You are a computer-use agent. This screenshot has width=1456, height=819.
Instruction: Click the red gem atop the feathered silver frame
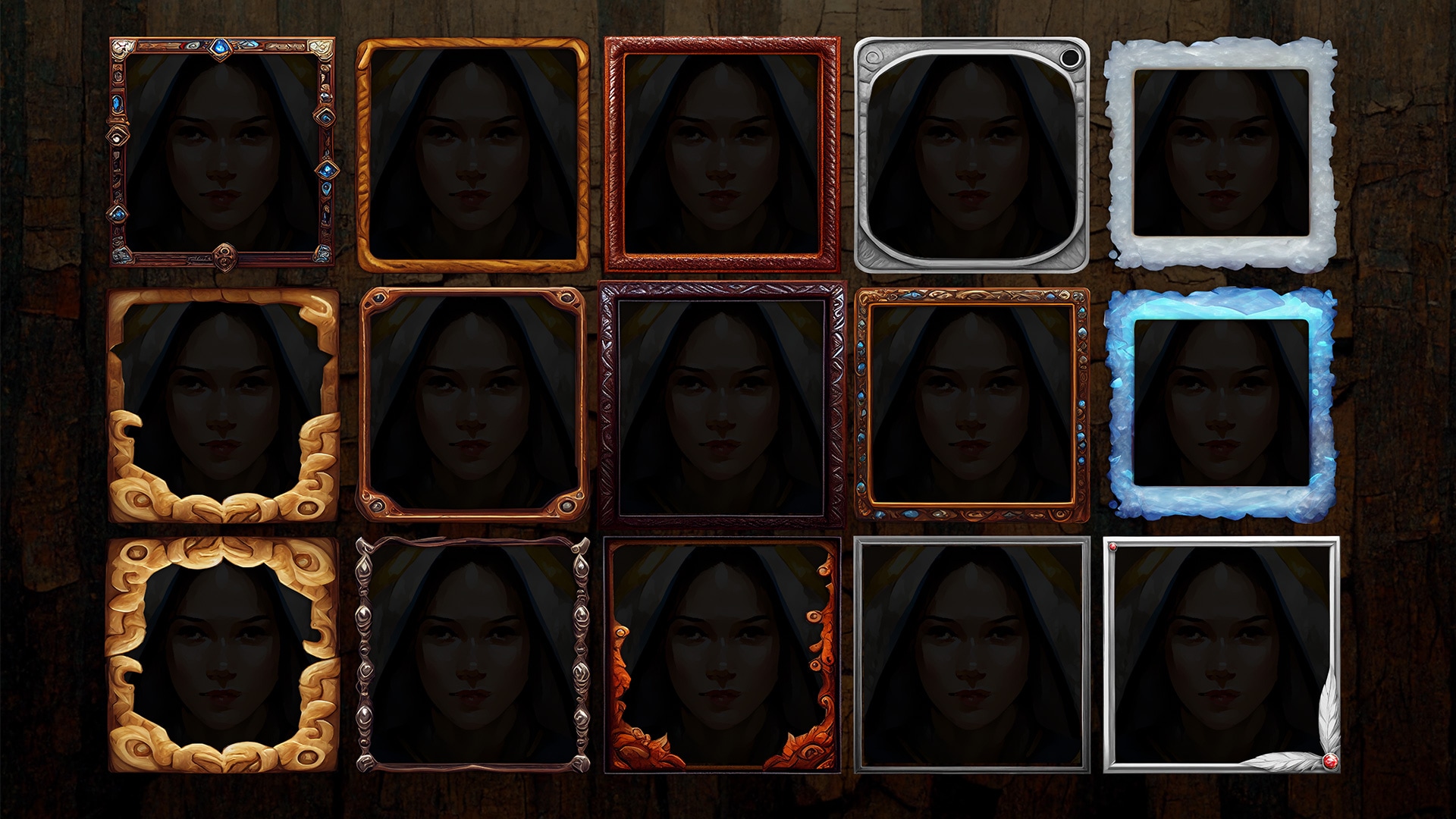(x=1113, y=548)
